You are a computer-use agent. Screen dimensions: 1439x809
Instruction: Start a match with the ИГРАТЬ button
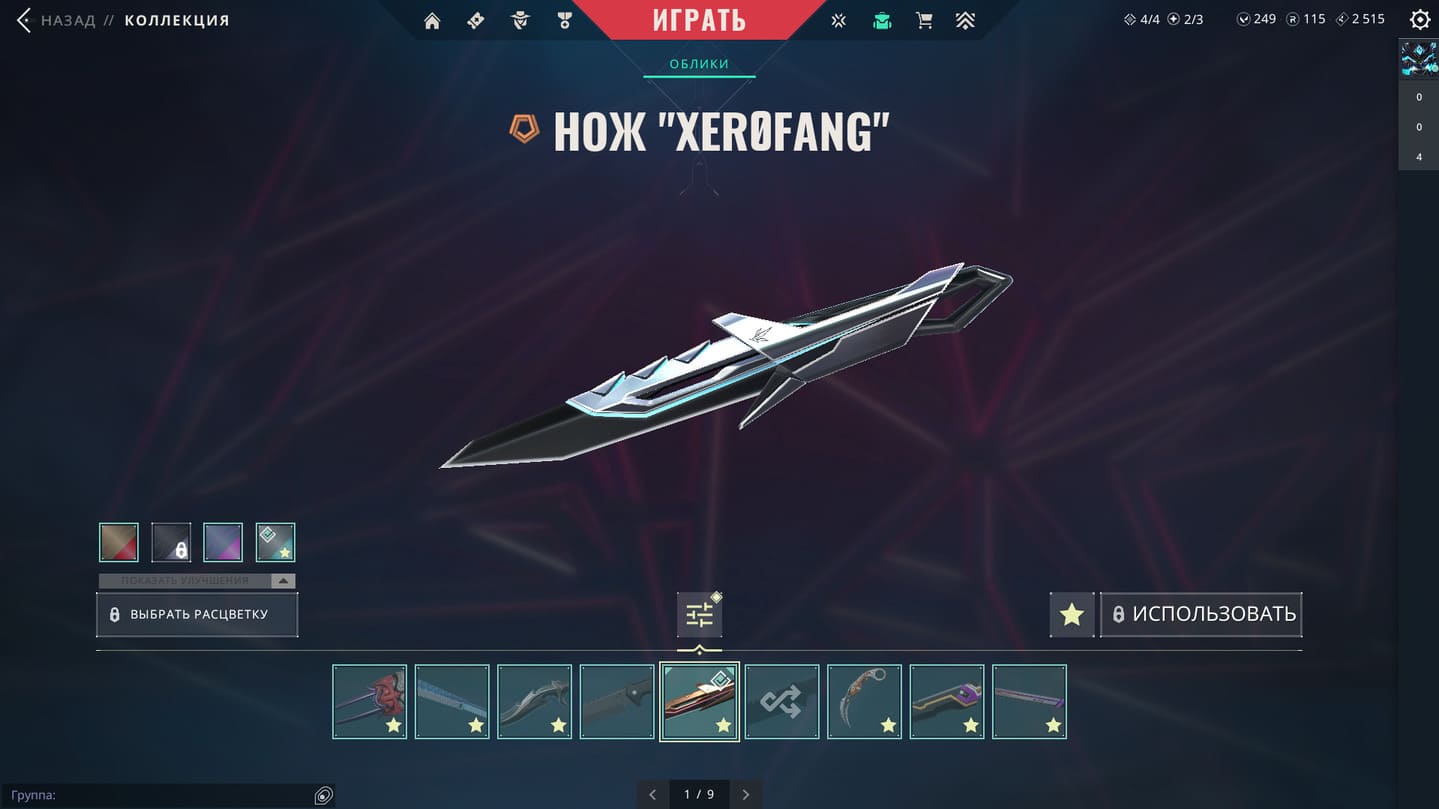tap(699, 20)
